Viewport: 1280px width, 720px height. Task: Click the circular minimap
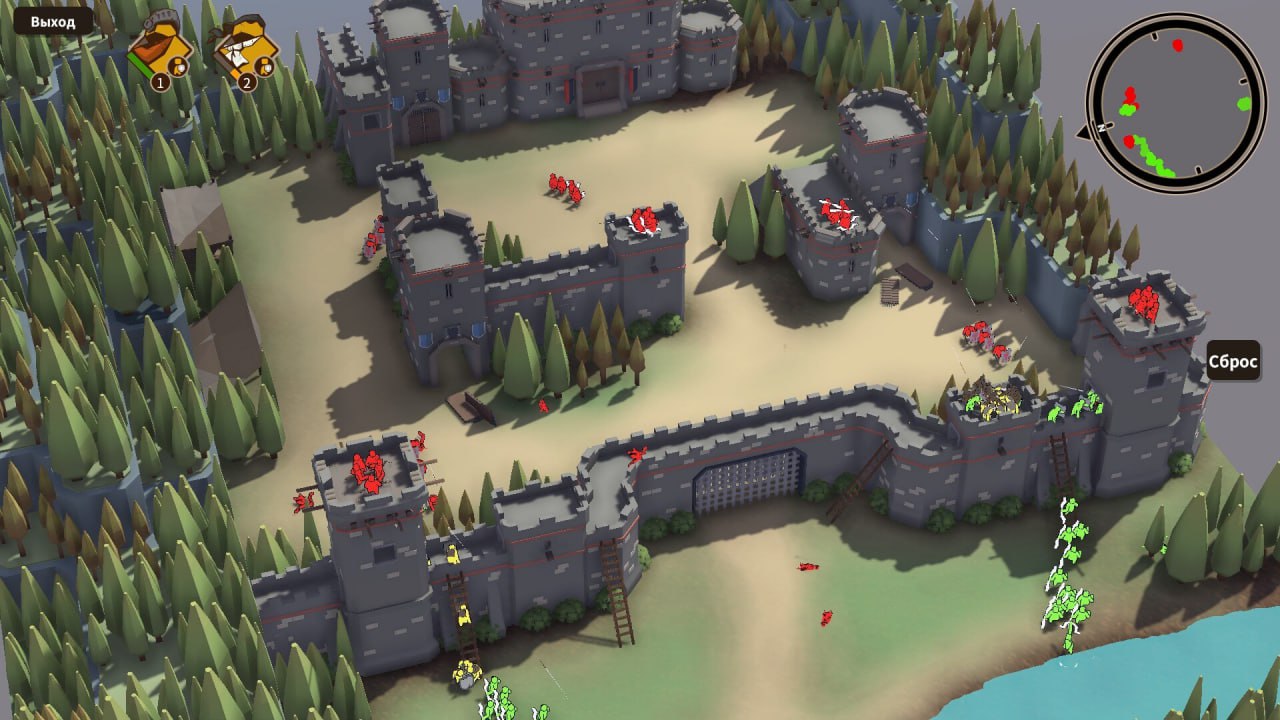[x=1175, y=102]
